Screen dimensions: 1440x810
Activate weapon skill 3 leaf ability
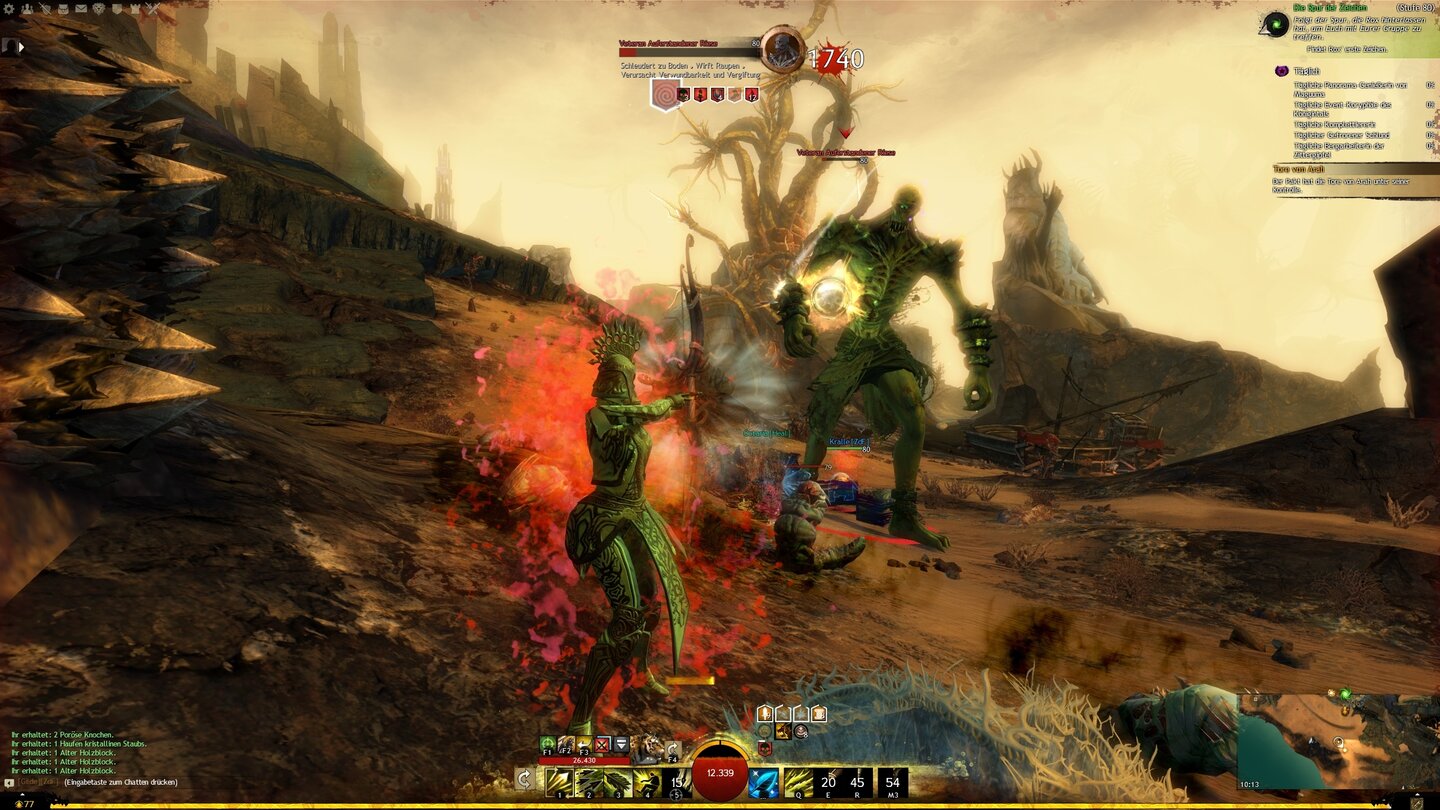(618, 782)
